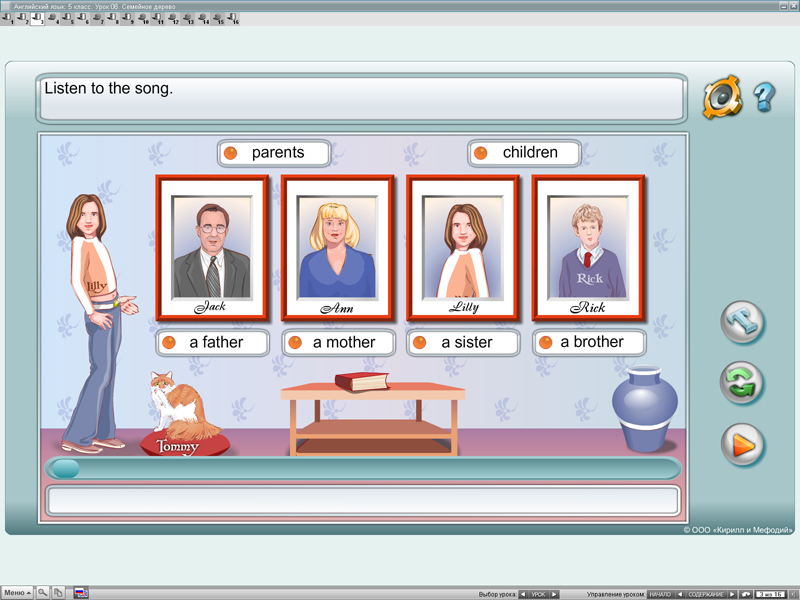This screenshot has width=800, height=600.
Task: Pick the 'a sister' label
Action: click(x=464, y=342)
